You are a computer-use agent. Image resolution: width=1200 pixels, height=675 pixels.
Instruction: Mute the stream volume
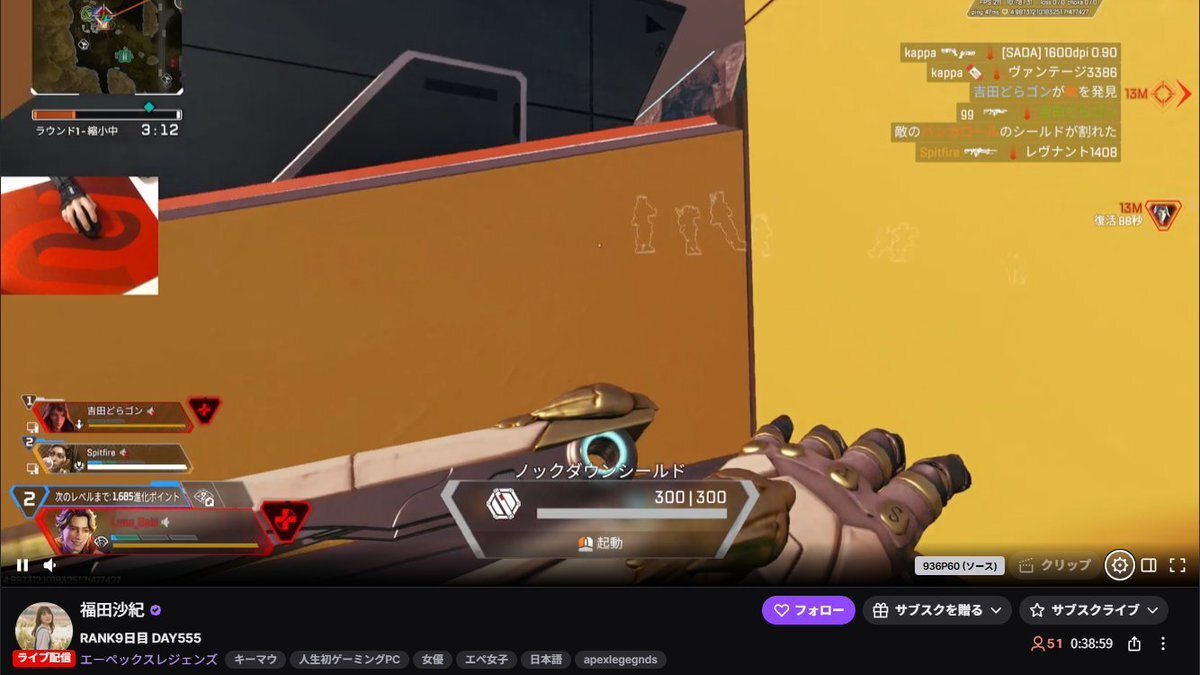coord(50,565)
